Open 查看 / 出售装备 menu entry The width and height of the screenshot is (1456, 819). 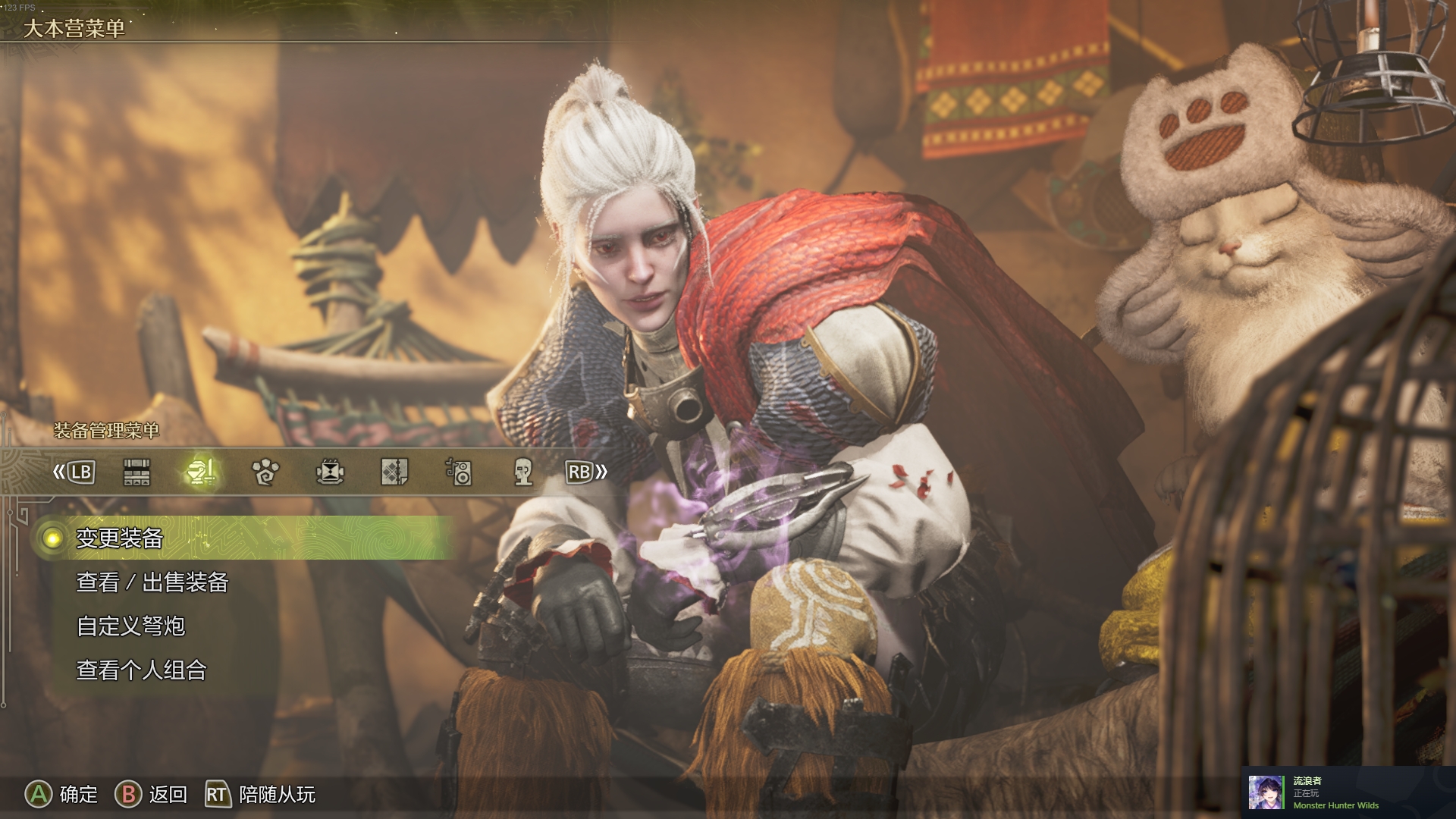click(x=152, y=582)
